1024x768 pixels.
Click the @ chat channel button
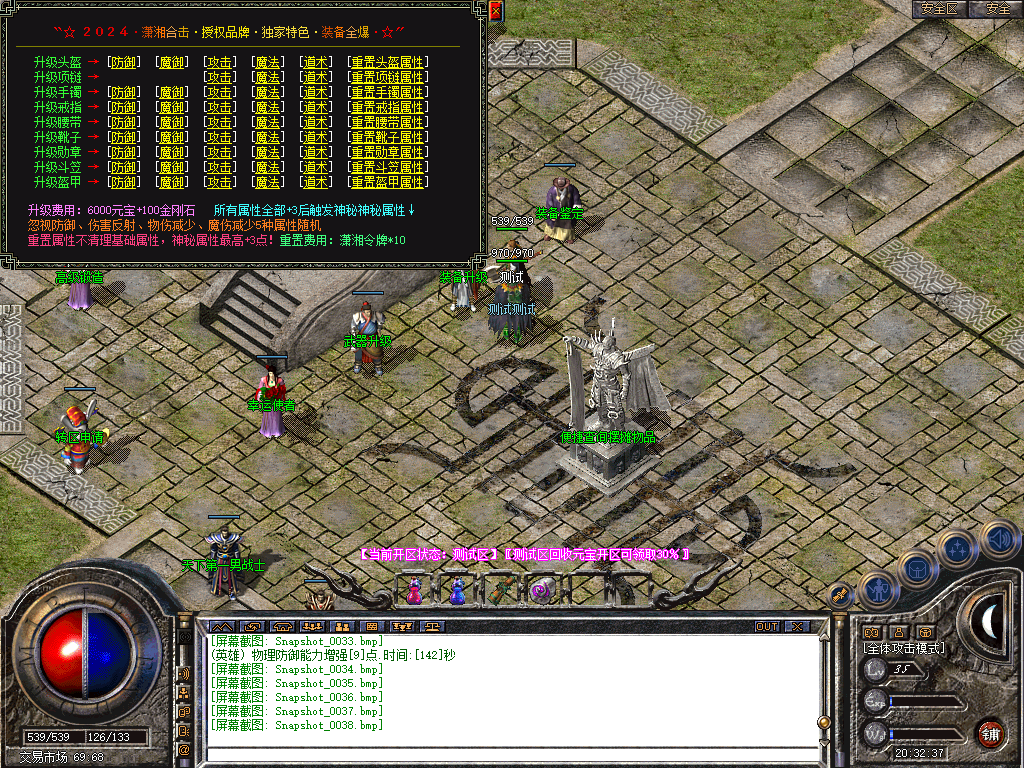185,748
